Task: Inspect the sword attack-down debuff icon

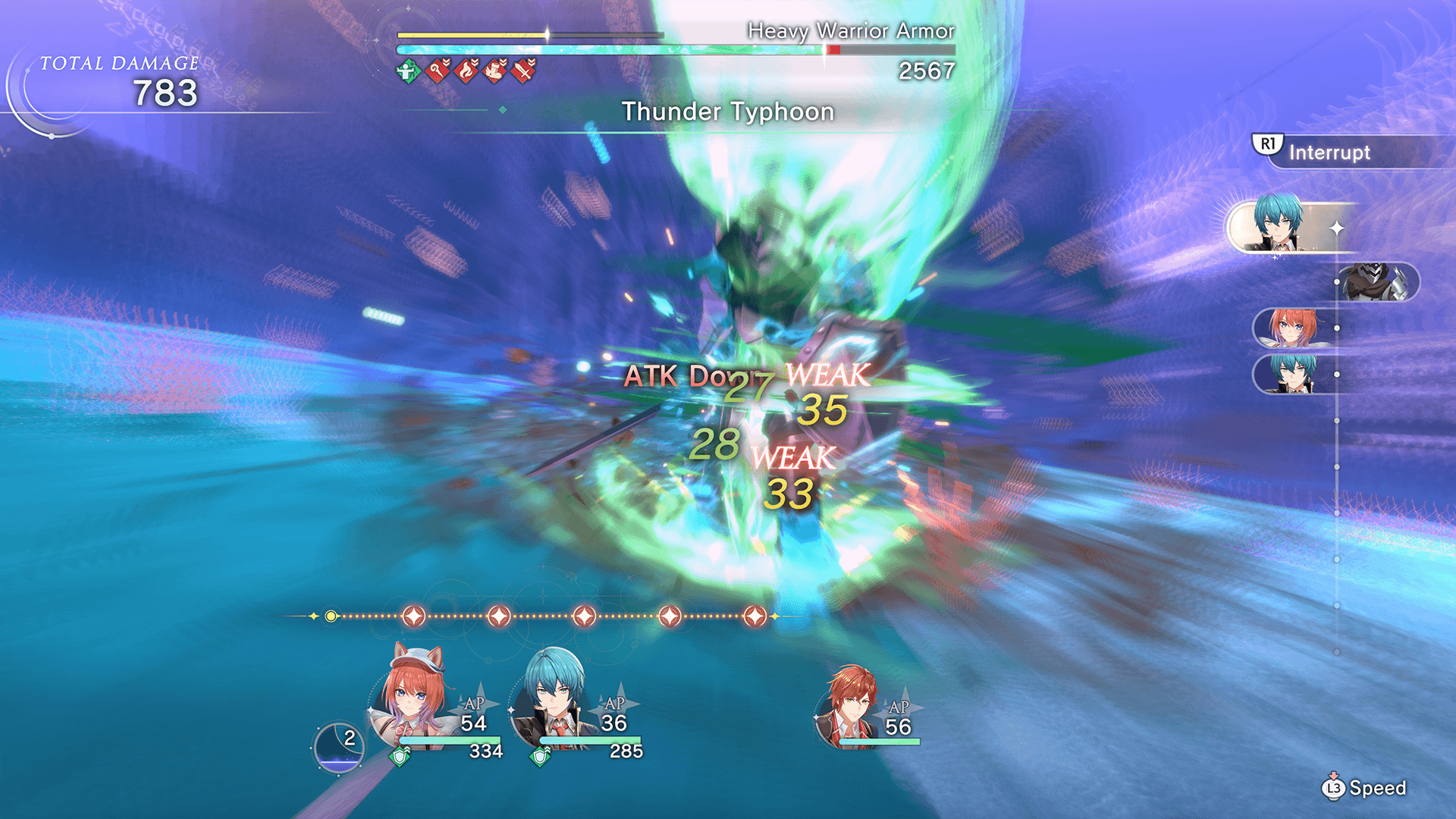Action: coord(523,71)
